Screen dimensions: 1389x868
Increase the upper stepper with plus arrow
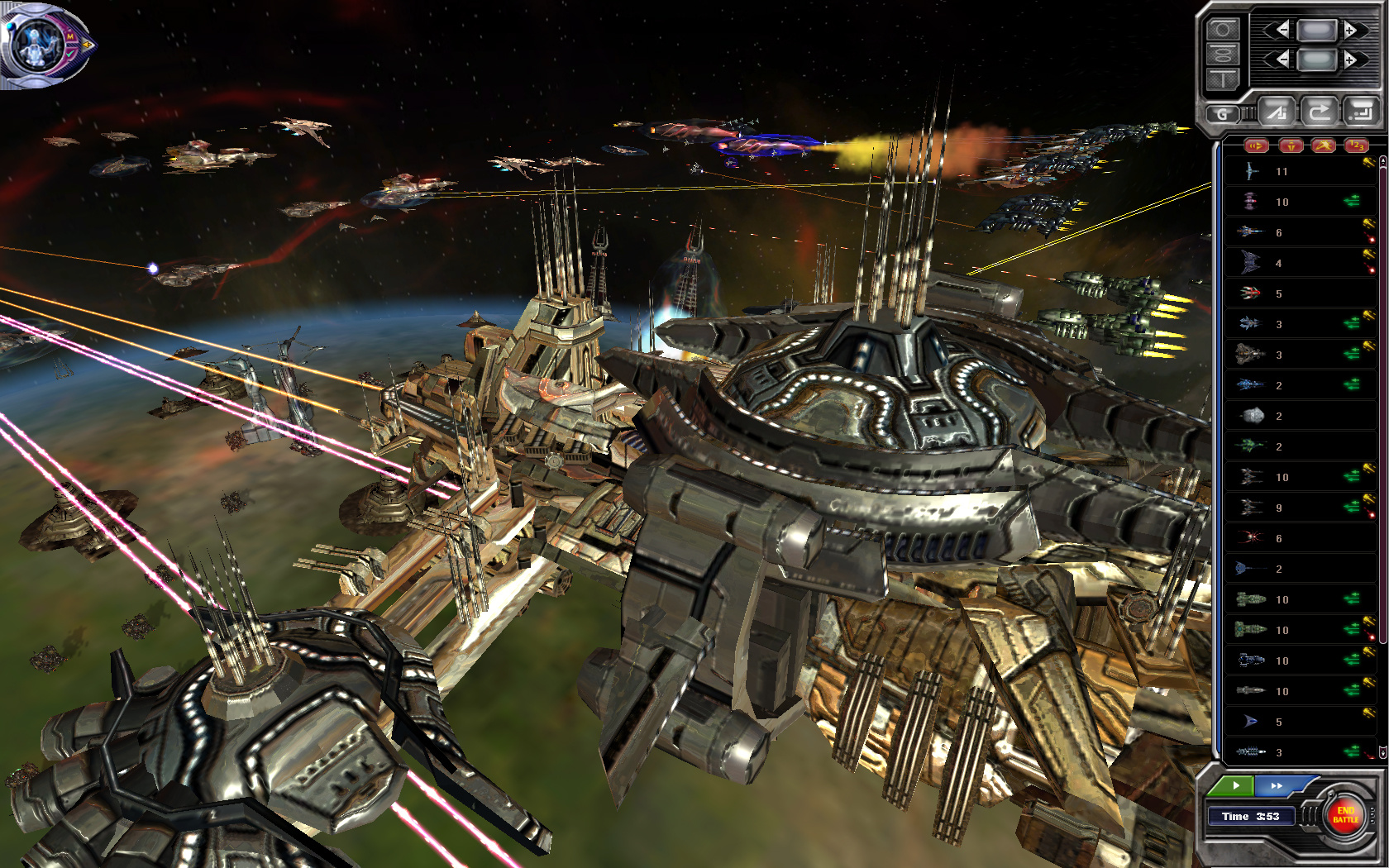coord(1351,31)
